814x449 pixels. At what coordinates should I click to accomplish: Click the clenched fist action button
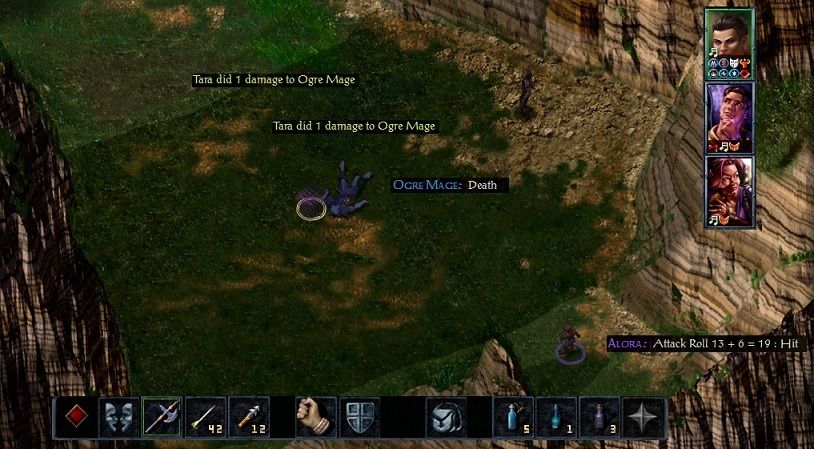pyautogui.click(x=316, y=416)
